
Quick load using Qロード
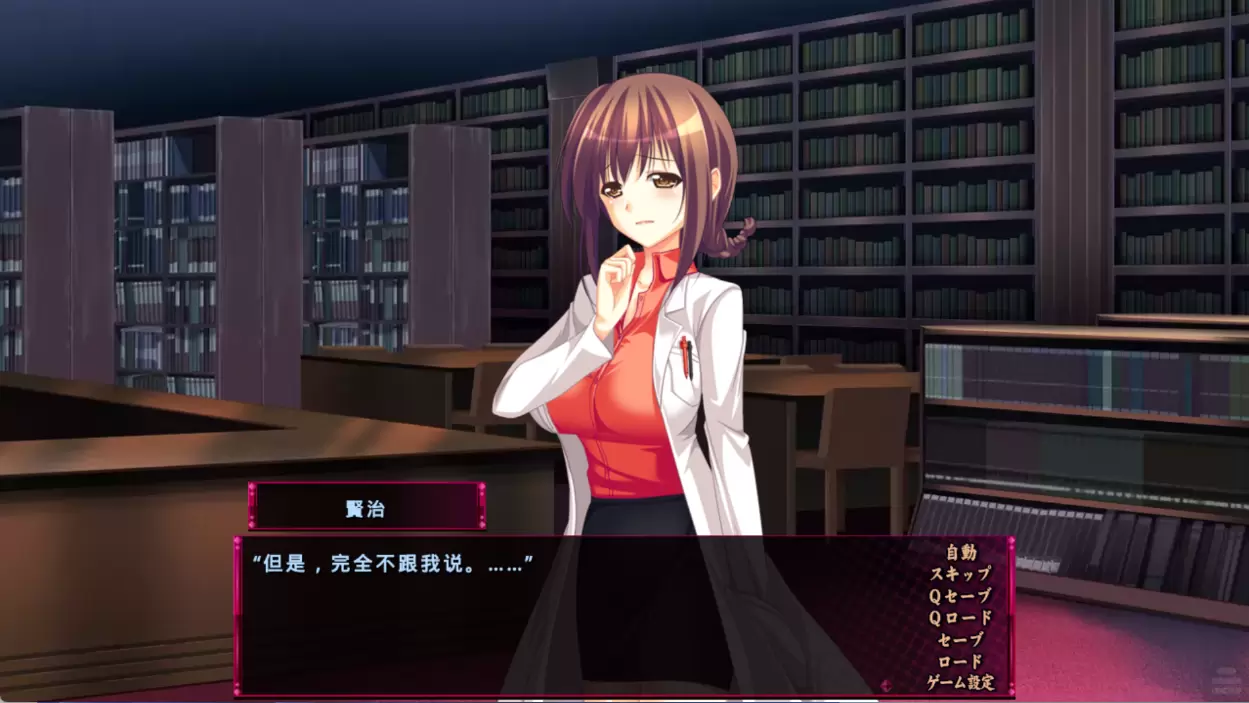pyautogui.click(x=960, y=618)
